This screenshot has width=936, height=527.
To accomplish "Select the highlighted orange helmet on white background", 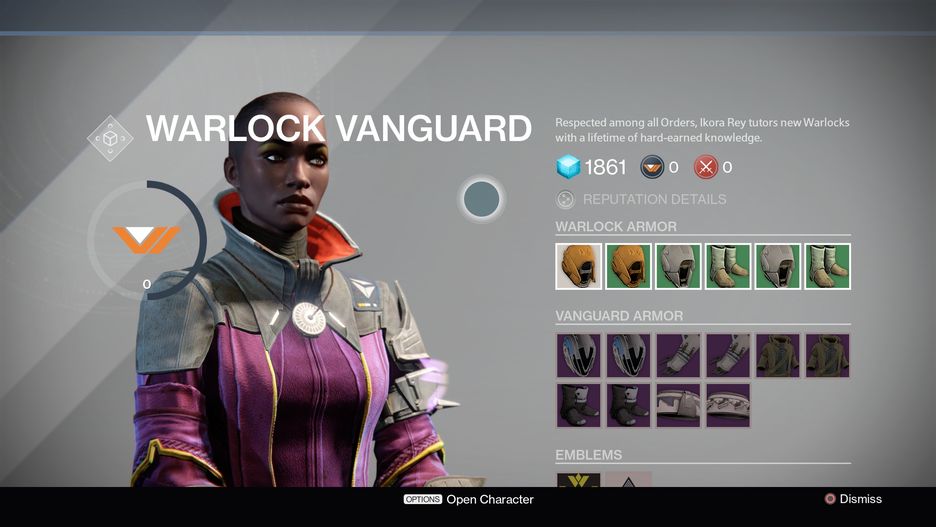I will pos(579,266).
